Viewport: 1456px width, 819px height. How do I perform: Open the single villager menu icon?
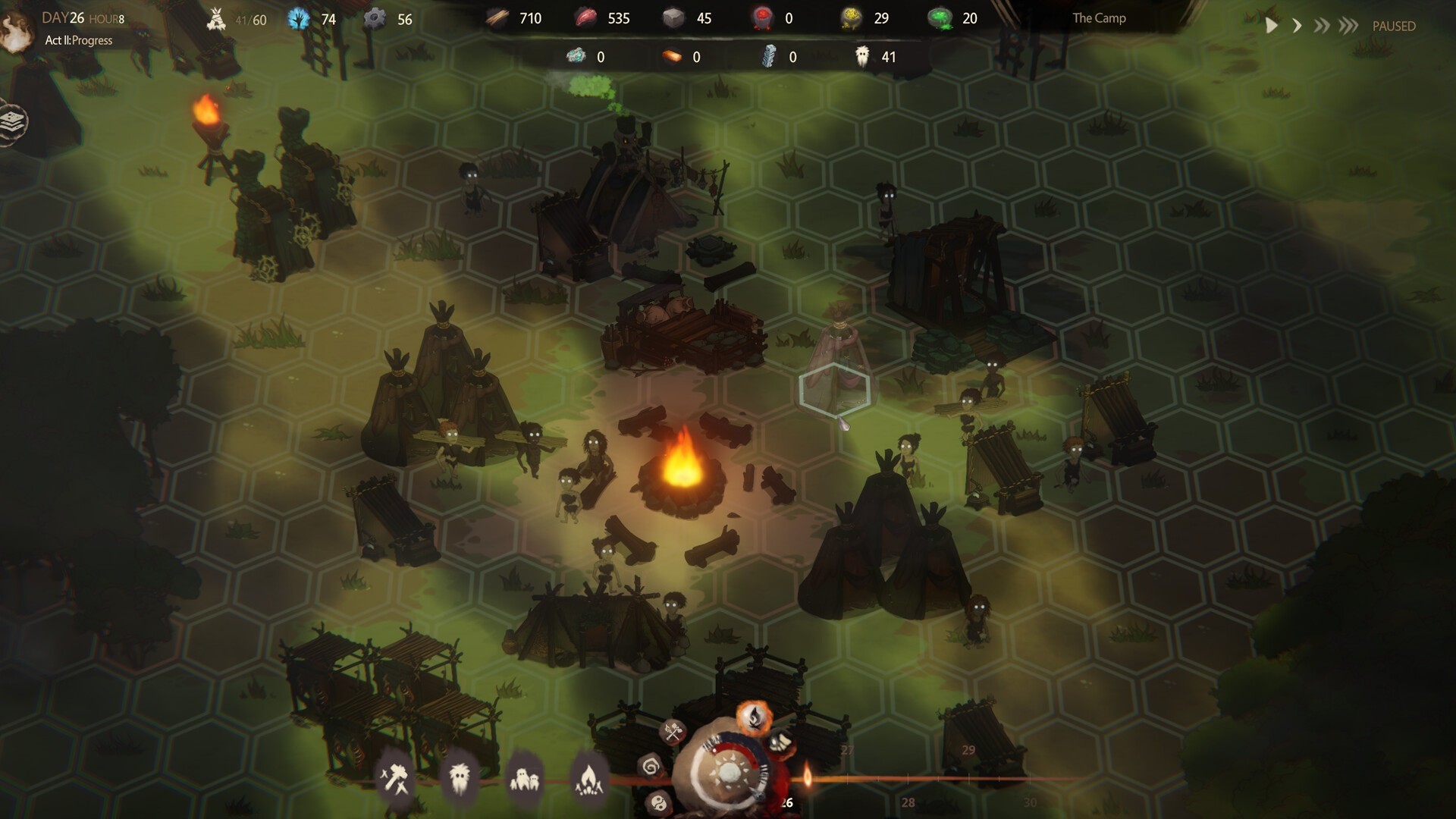(x=460, y=778)
